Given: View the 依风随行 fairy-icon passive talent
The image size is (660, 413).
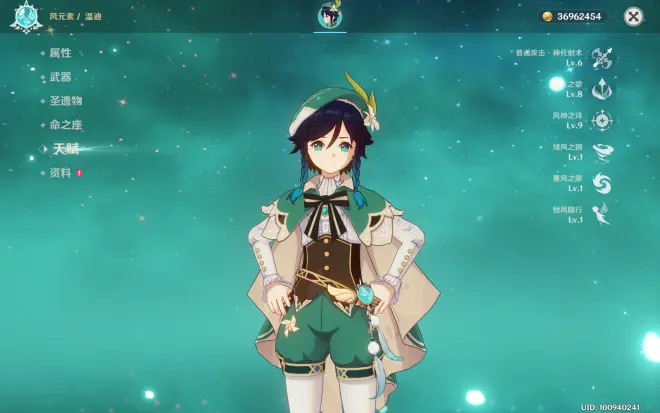Looking at the screenshot, I should click(x=601, y=214).
